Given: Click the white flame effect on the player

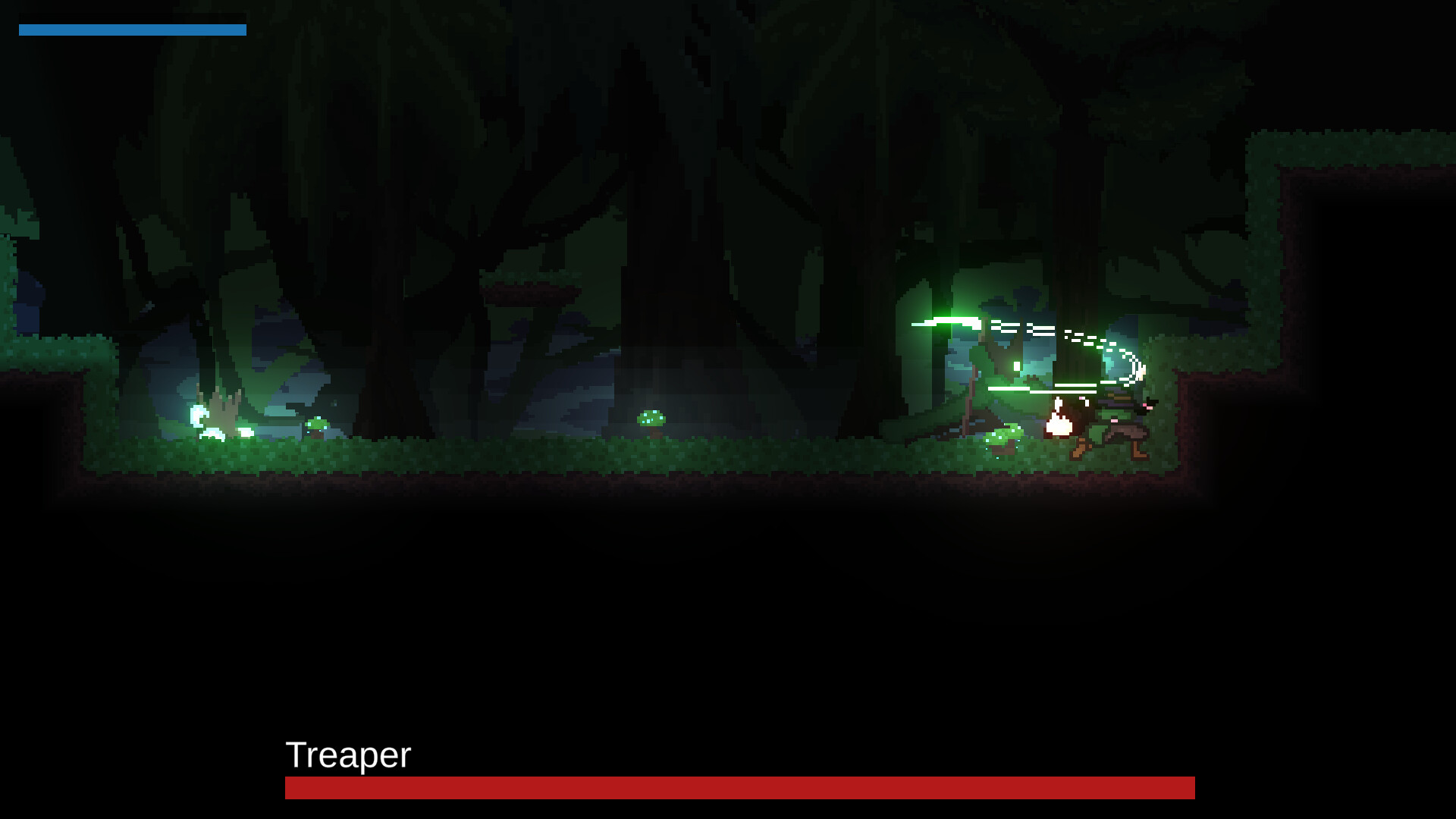Looking at the screenshot, I should (1059, 426).
